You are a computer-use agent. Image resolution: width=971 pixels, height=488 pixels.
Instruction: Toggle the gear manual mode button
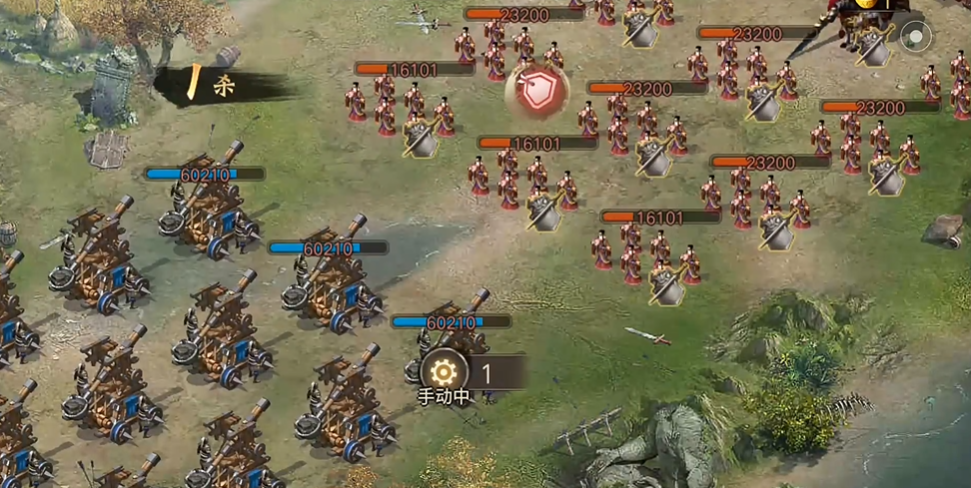[x=445, y=373]
